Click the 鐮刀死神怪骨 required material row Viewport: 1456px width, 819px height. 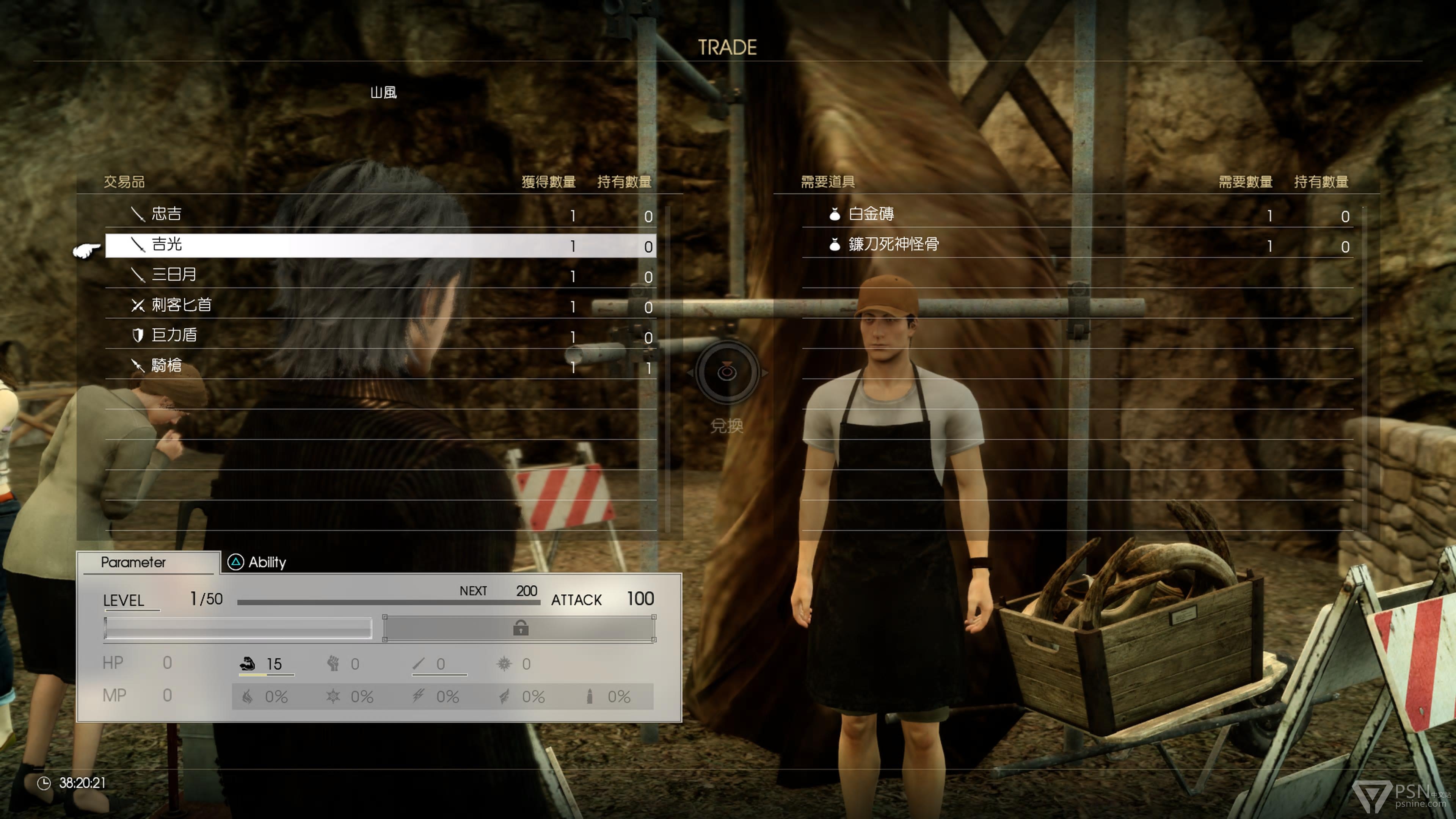click(x=1077, y=245)
